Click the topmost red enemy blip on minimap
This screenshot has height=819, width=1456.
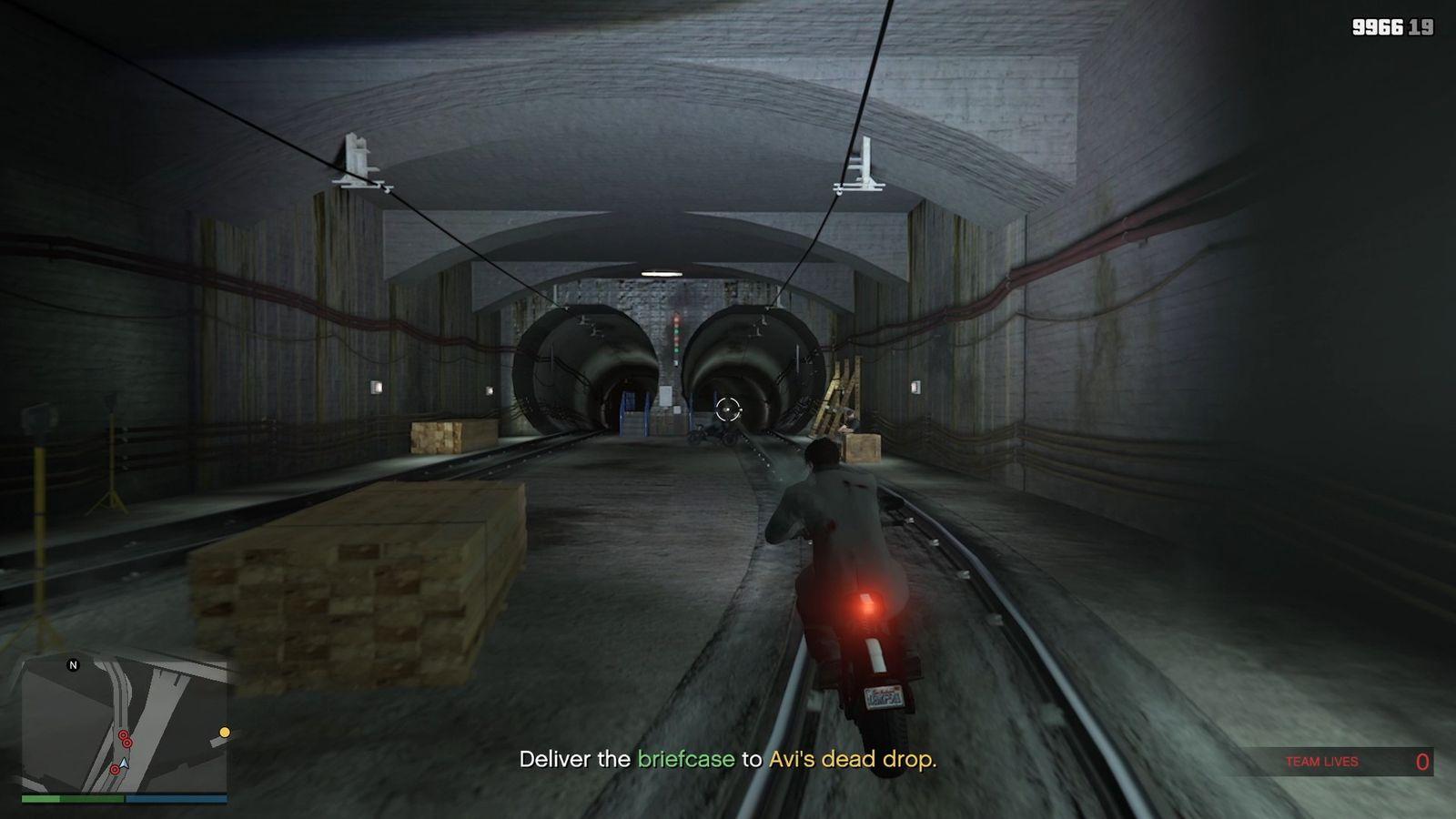pos(123,733)
